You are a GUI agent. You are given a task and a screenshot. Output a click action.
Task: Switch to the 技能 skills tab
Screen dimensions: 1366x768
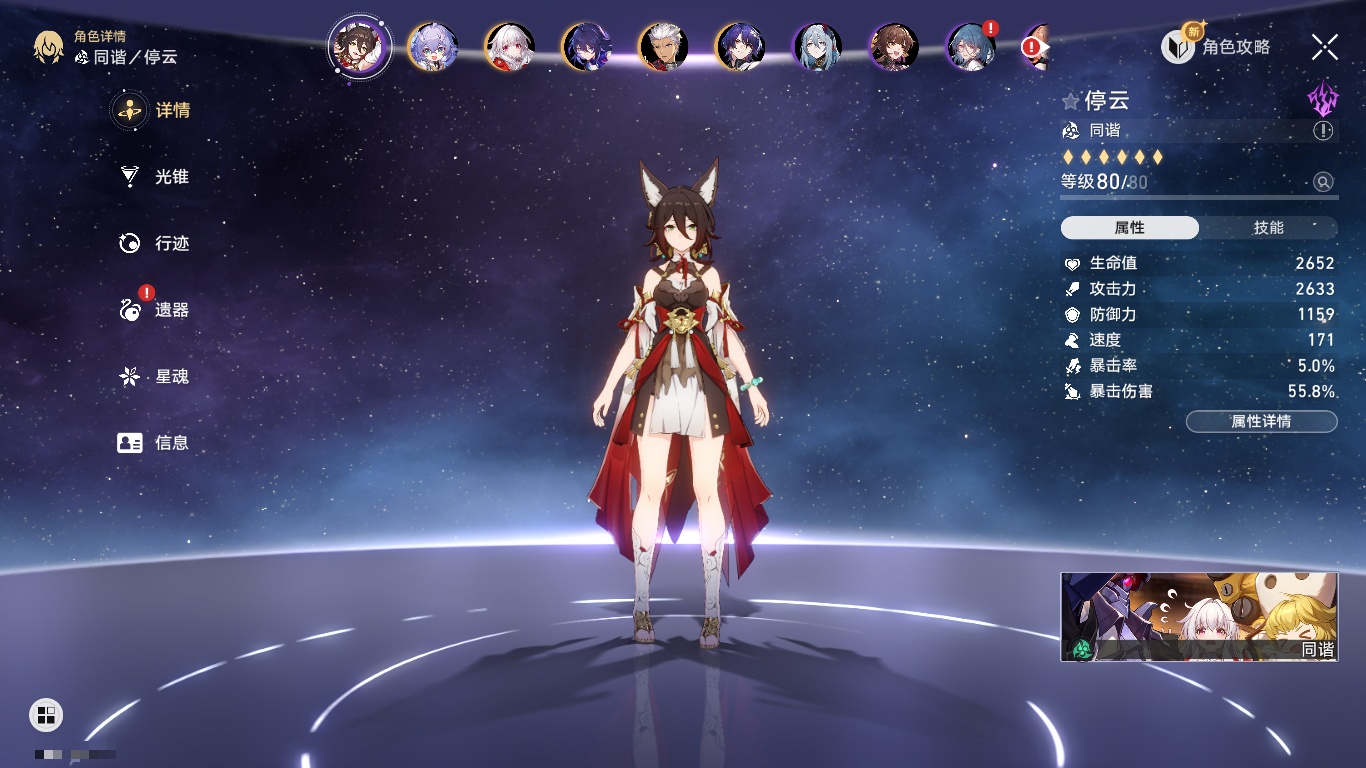[1268, 228]
